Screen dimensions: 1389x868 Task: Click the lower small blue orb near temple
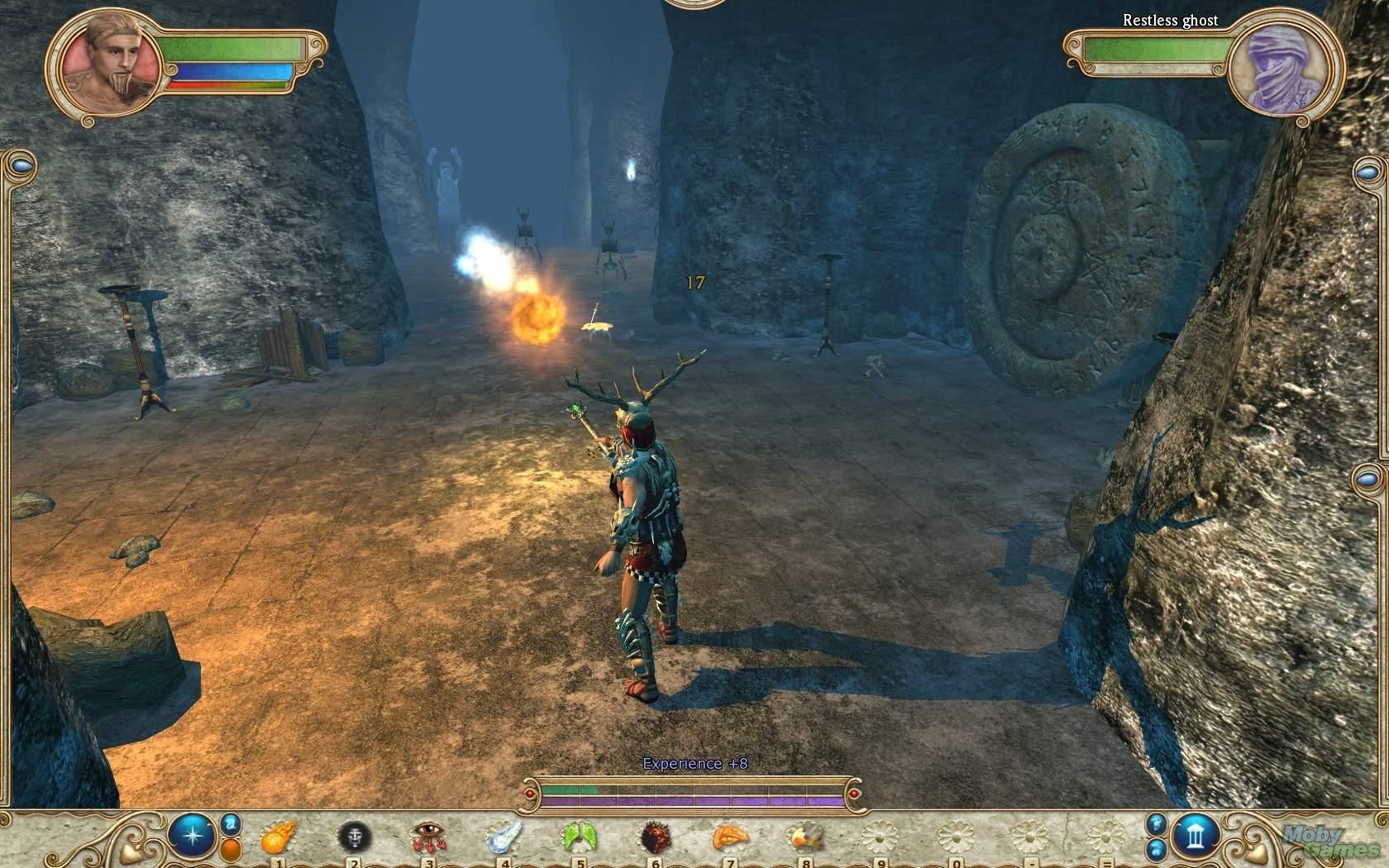tap(1156, 849)
